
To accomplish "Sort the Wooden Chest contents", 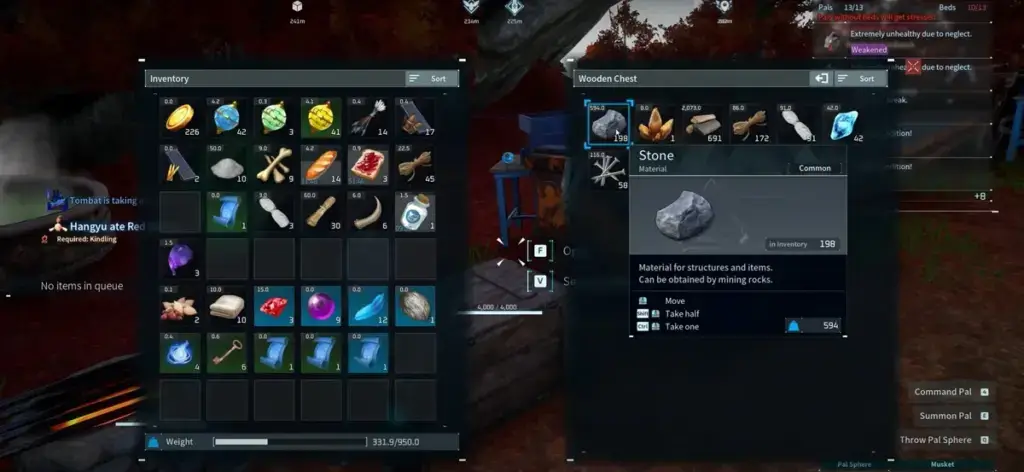I will pyautogui.click(x=860, y=78).
